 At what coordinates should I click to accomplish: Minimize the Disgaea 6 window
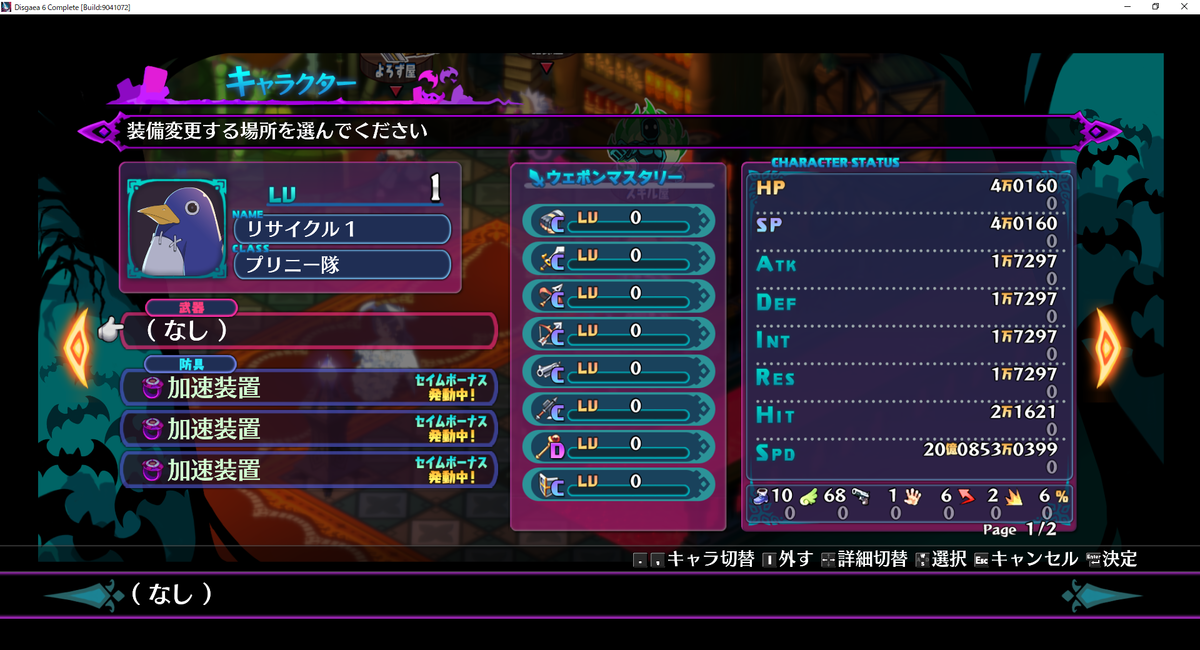[1127, 7]
